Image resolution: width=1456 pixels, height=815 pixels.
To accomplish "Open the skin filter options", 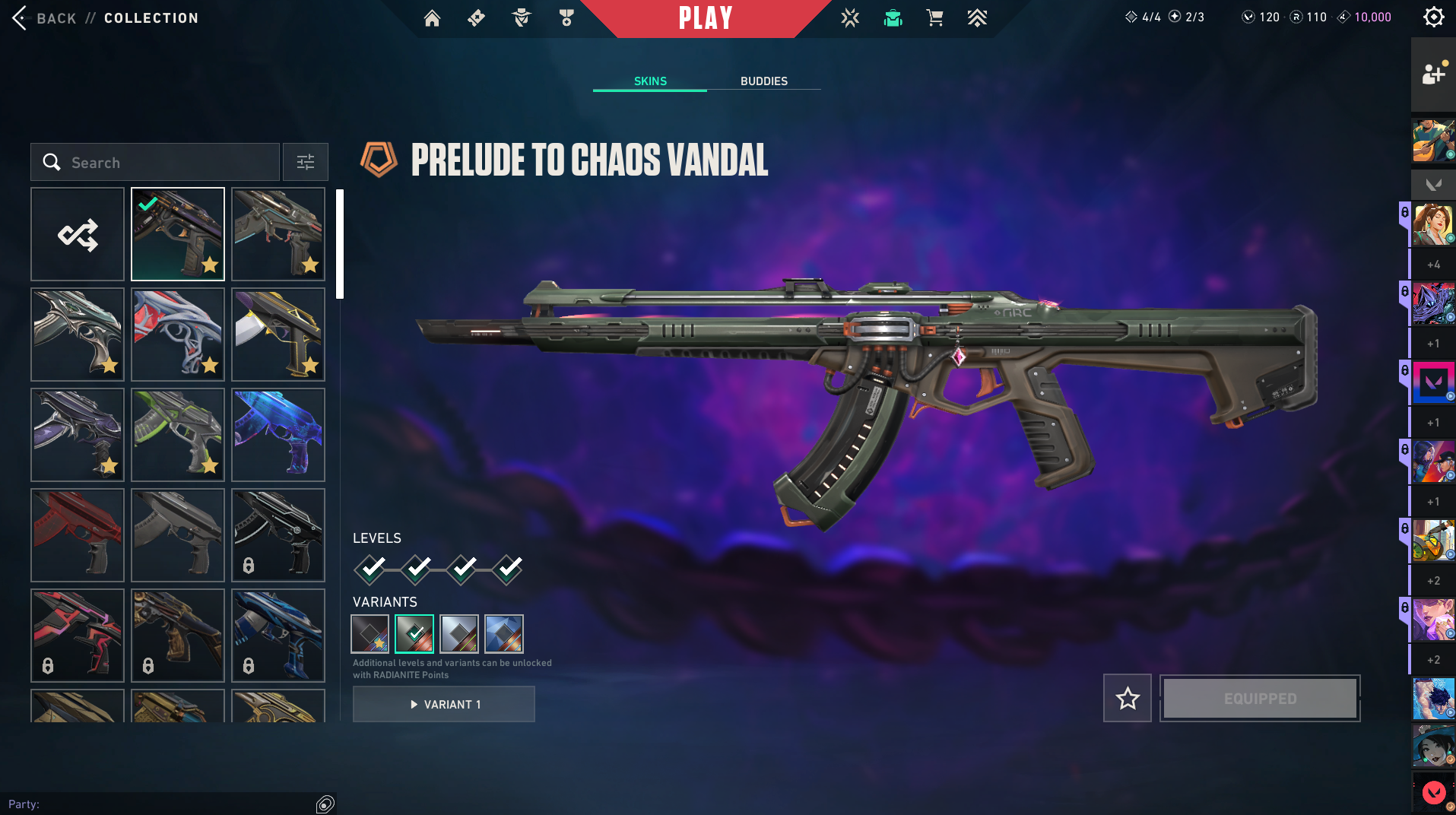I will click(305, 162).
